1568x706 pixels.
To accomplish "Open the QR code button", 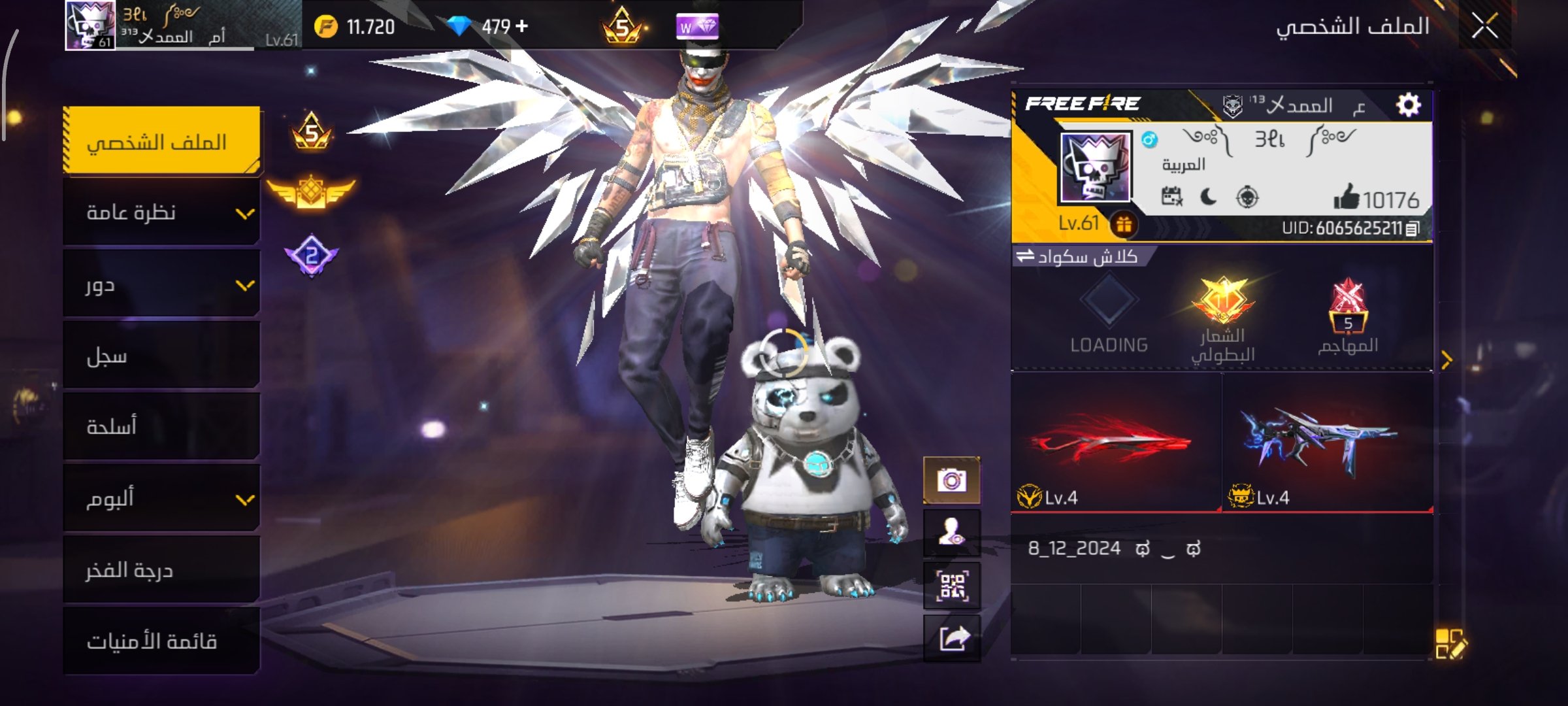I will pos(951,586).
